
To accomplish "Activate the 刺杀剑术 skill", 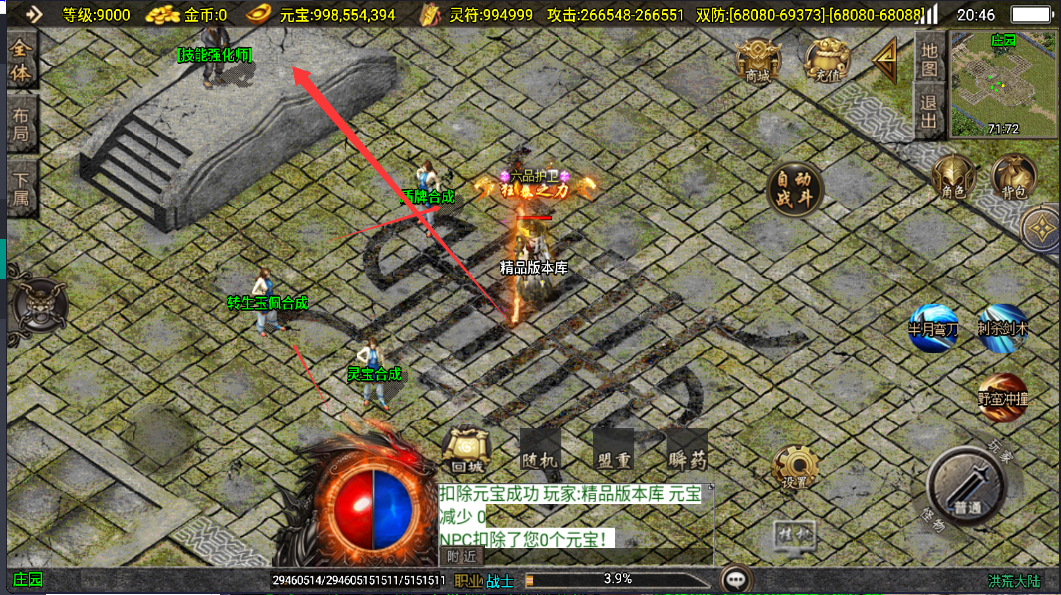I will click(1002, 328).
